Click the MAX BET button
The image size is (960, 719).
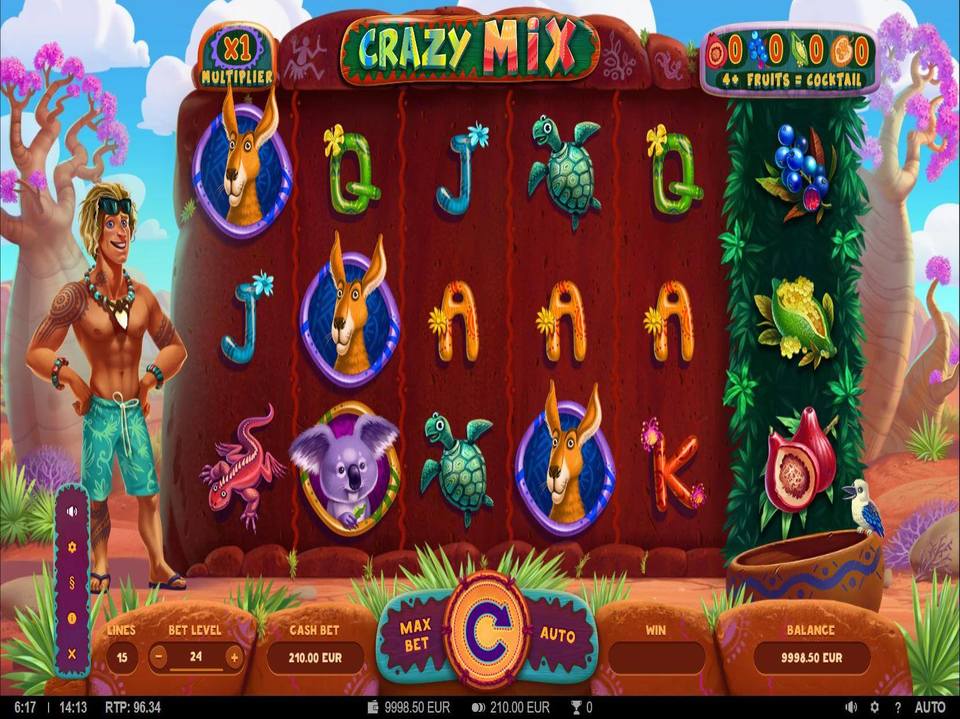click(x=415, y=635)
